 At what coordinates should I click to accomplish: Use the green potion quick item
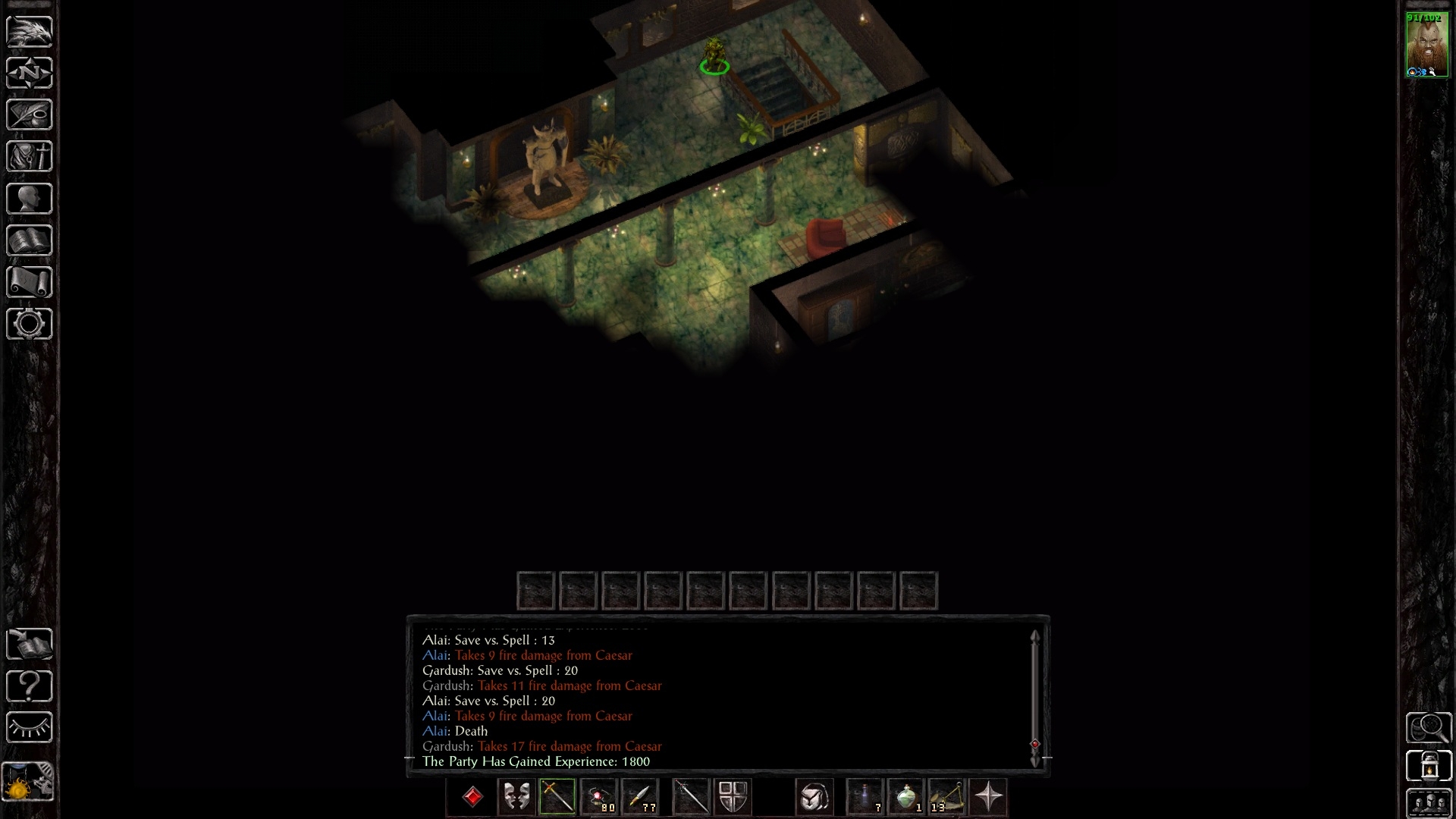906,797
